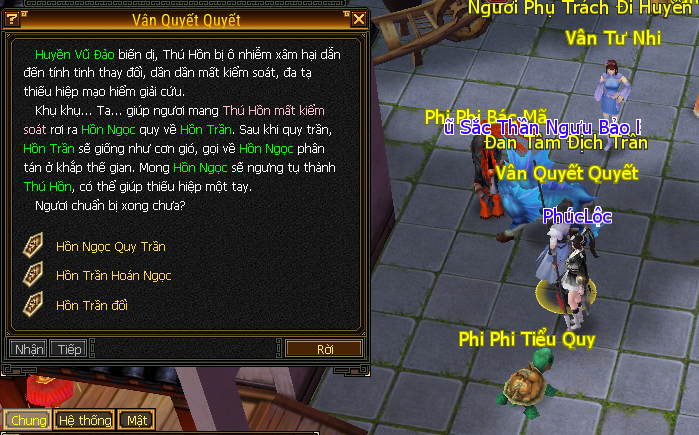Close the Vân Quyết Quyết dialog window

[x=359, y=19]
